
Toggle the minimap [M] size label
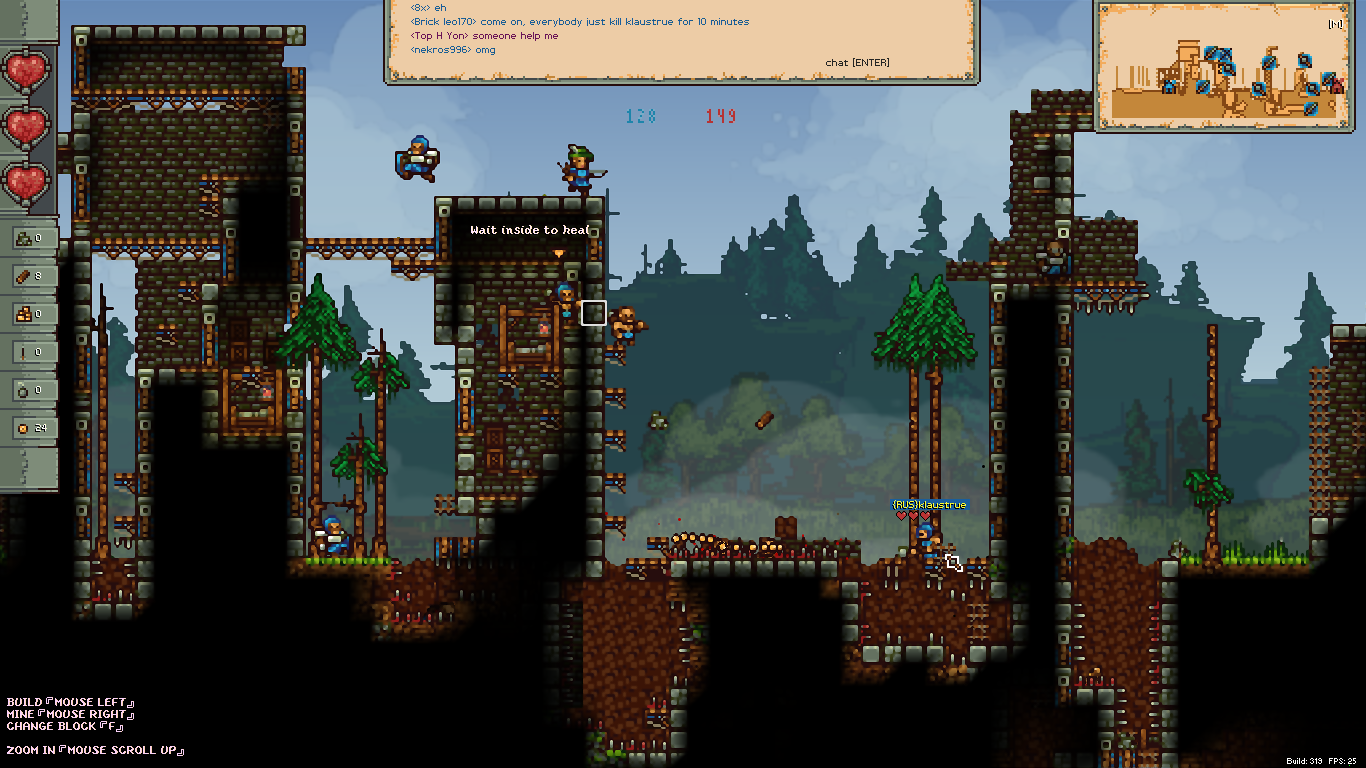[1335, 25]
